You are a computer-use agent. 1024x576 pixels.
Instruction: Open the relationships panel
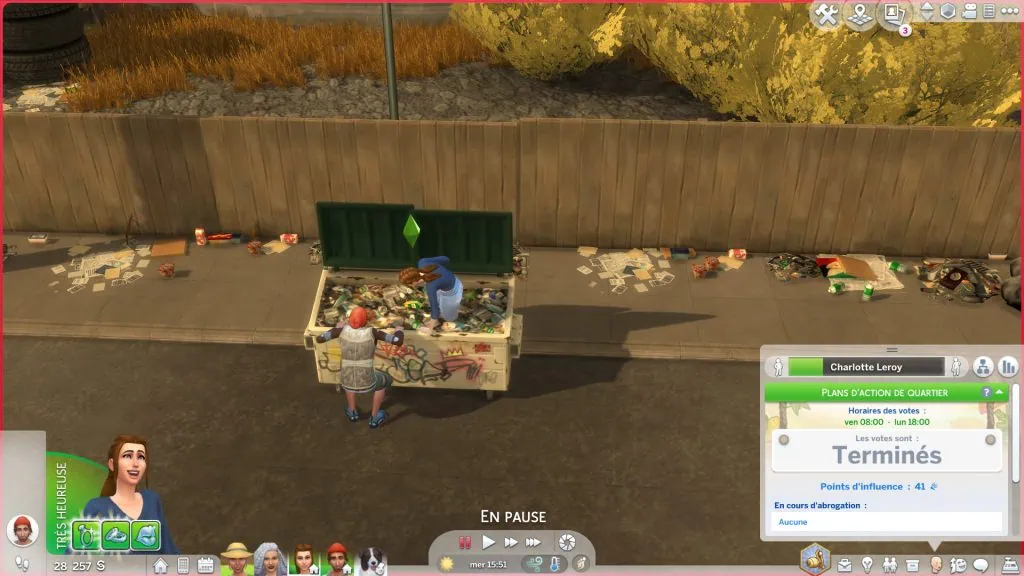[891, 565]
